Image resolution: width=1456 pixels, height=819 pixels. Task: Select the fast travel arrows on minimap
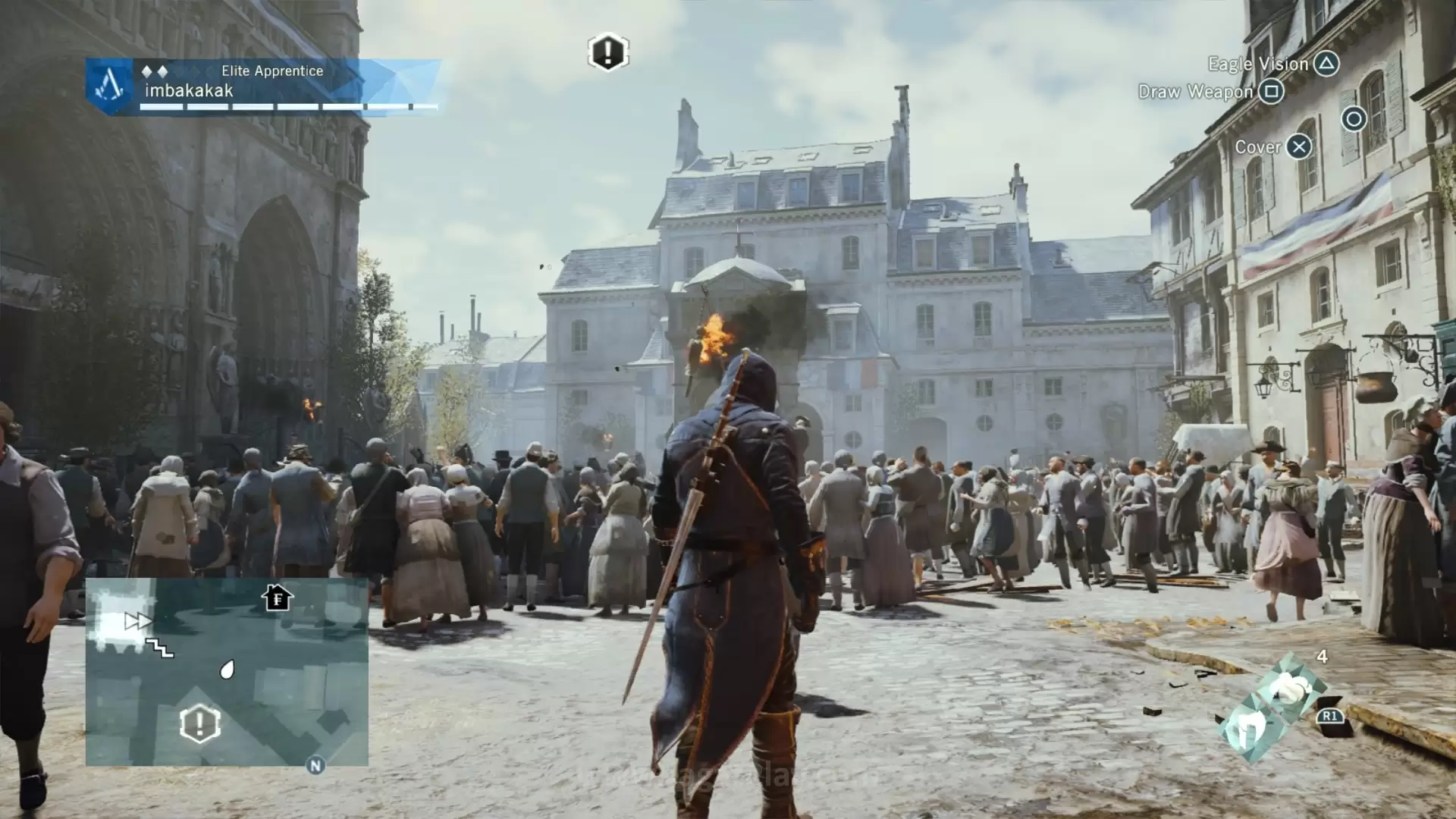point(138,622)
